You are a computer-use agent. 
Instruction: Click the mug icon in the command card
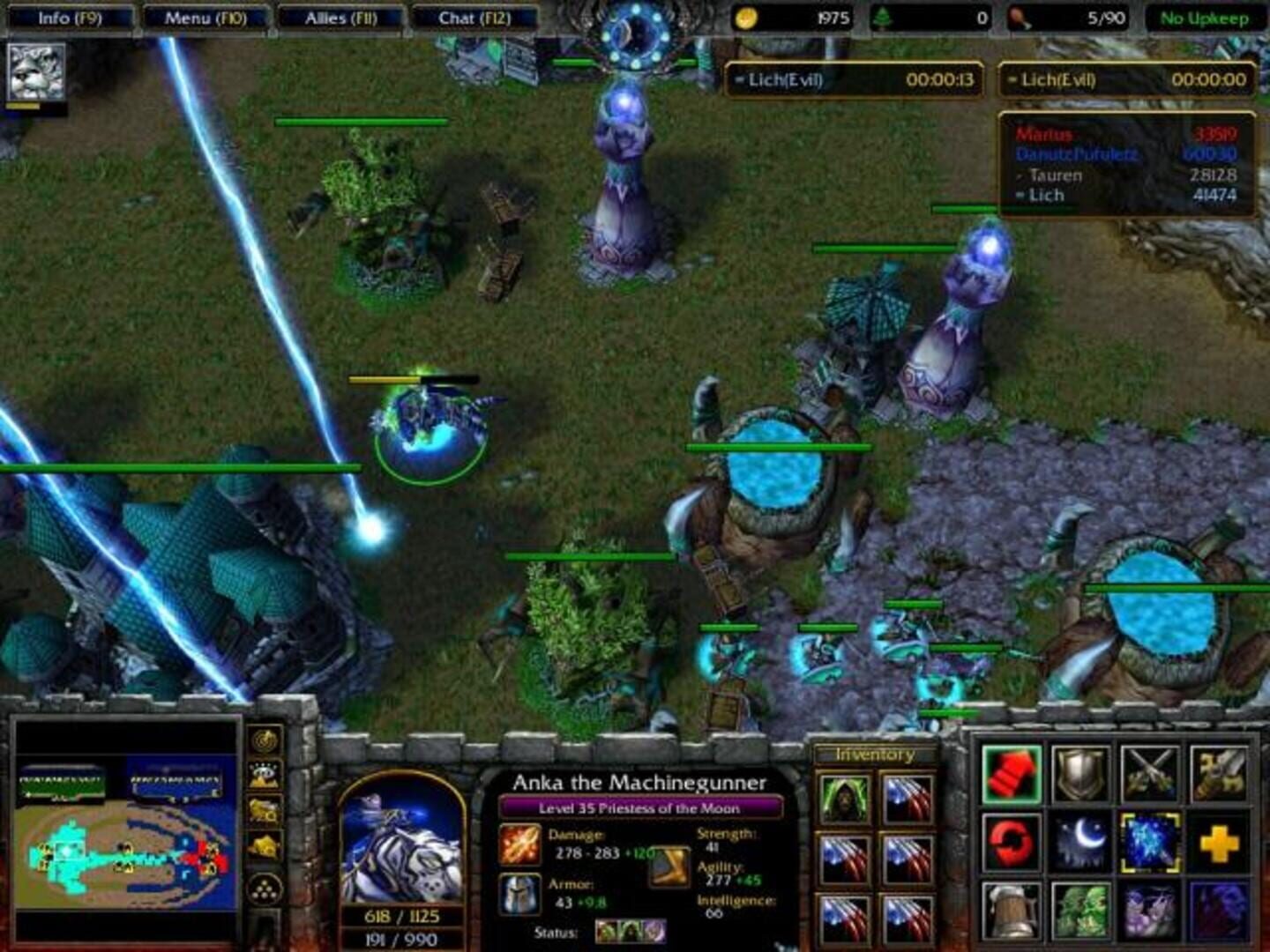pos(1012,908)
